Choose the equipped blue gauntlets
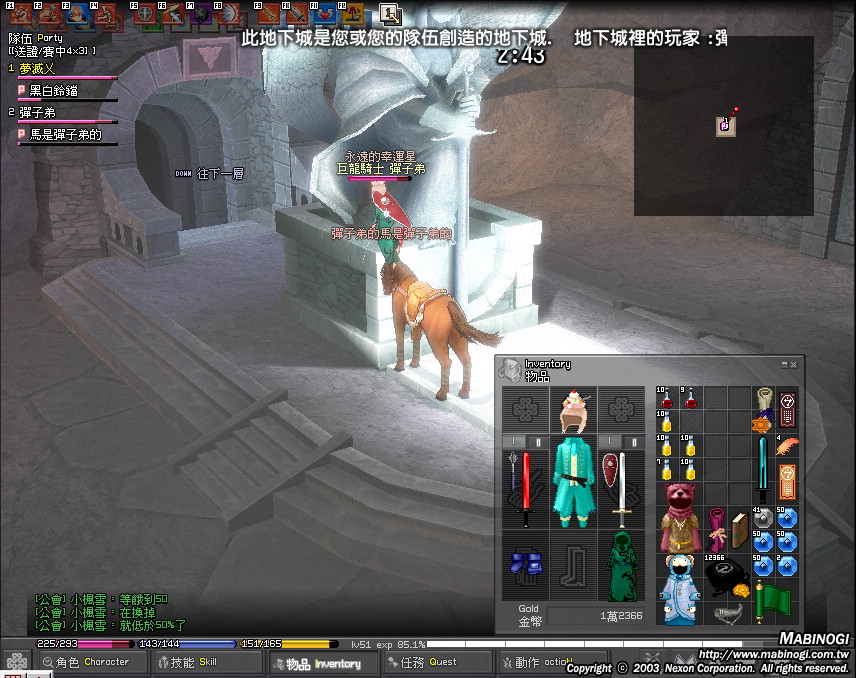This screenshot has height=678, width=856. tap(525, 567)
